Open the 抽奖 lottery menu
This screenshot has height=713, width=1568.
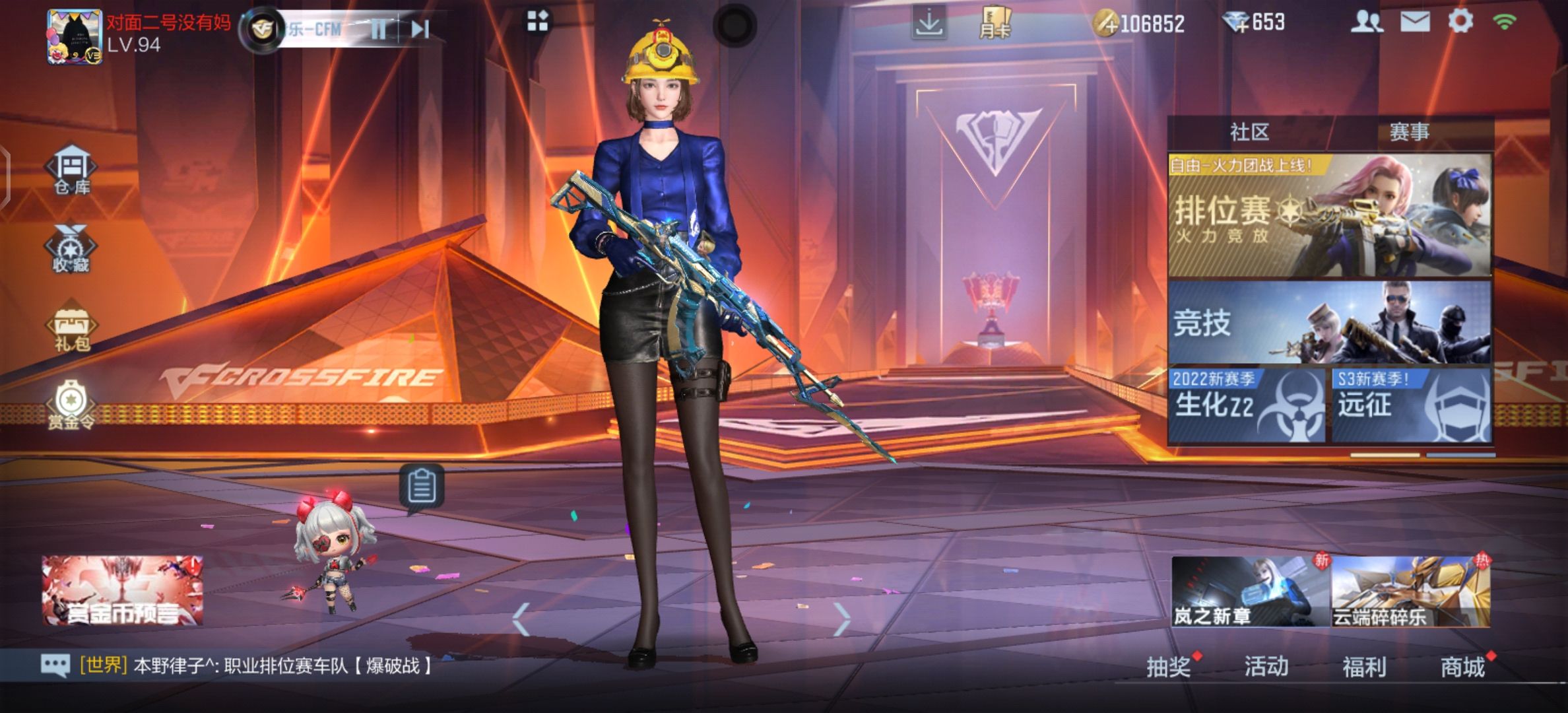[1168, 667]
